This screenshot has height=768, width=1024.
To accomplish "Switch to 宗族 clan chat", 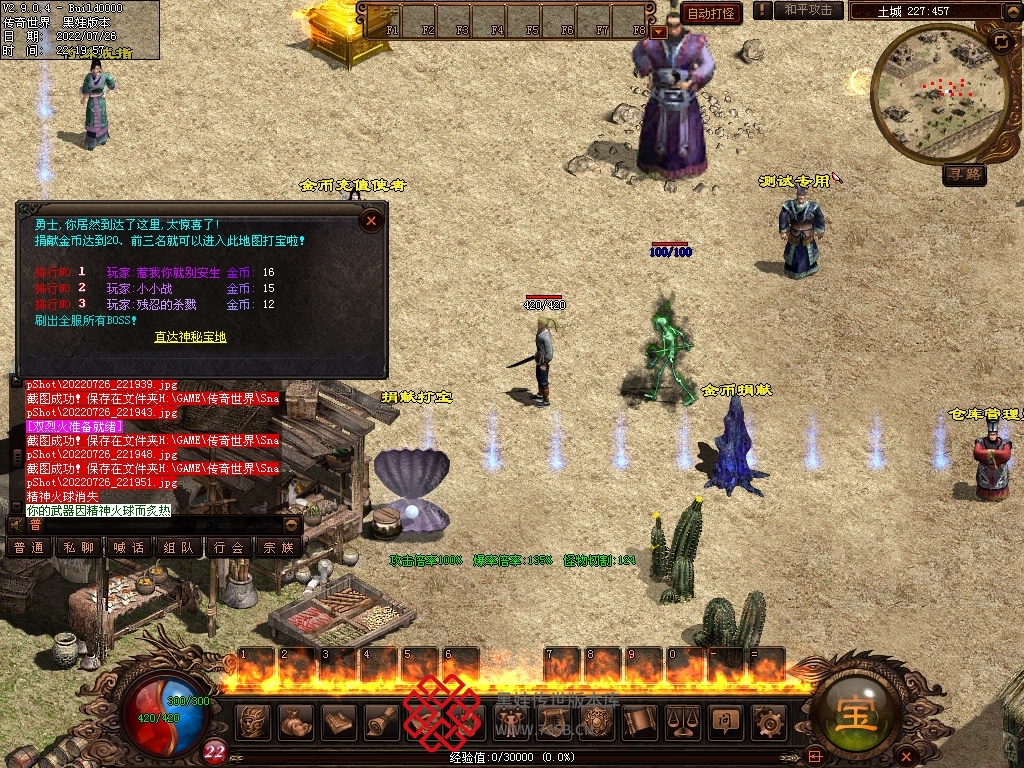I will tap(279, 547).
